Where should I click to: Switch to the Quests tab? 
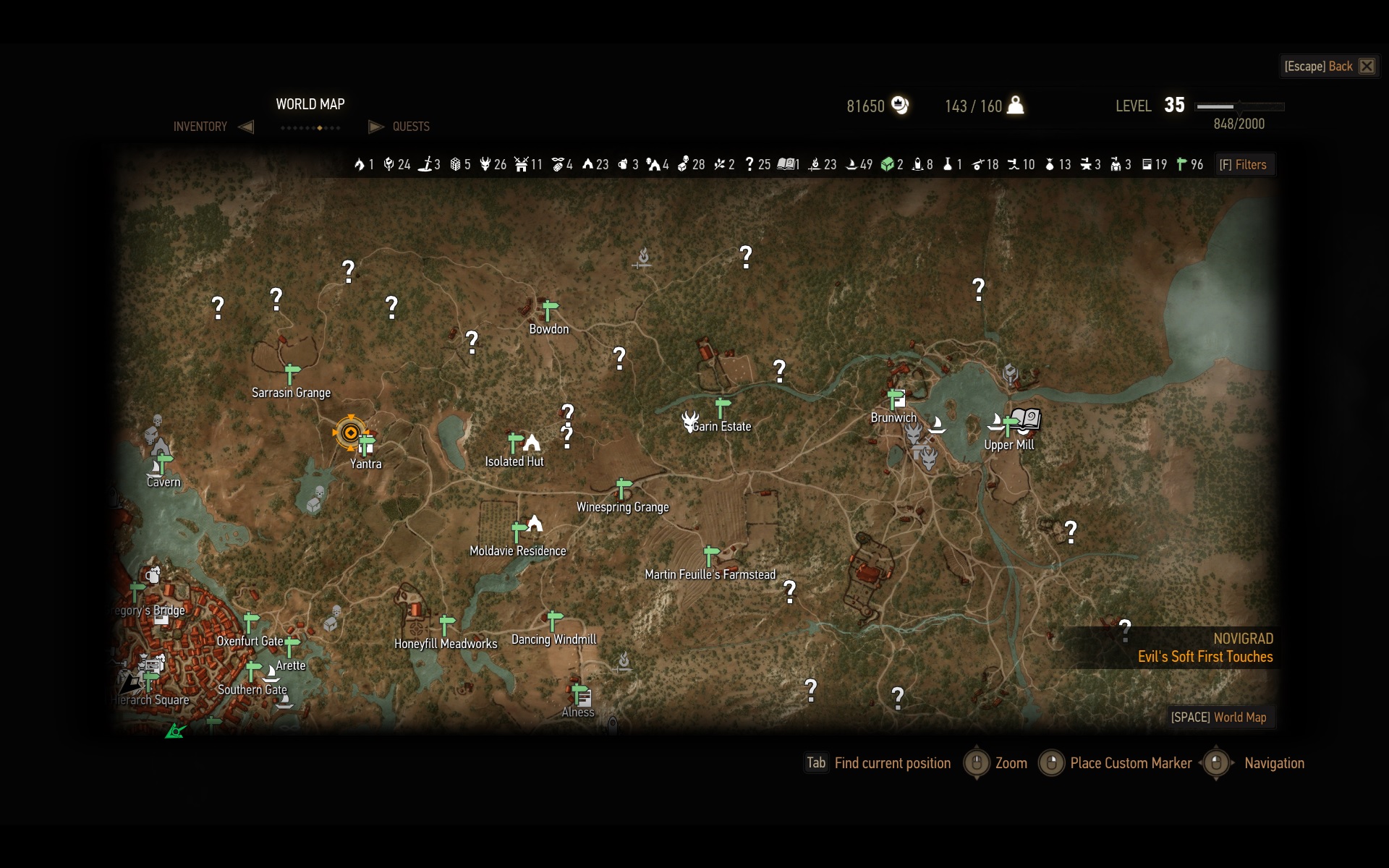(410, 127)
